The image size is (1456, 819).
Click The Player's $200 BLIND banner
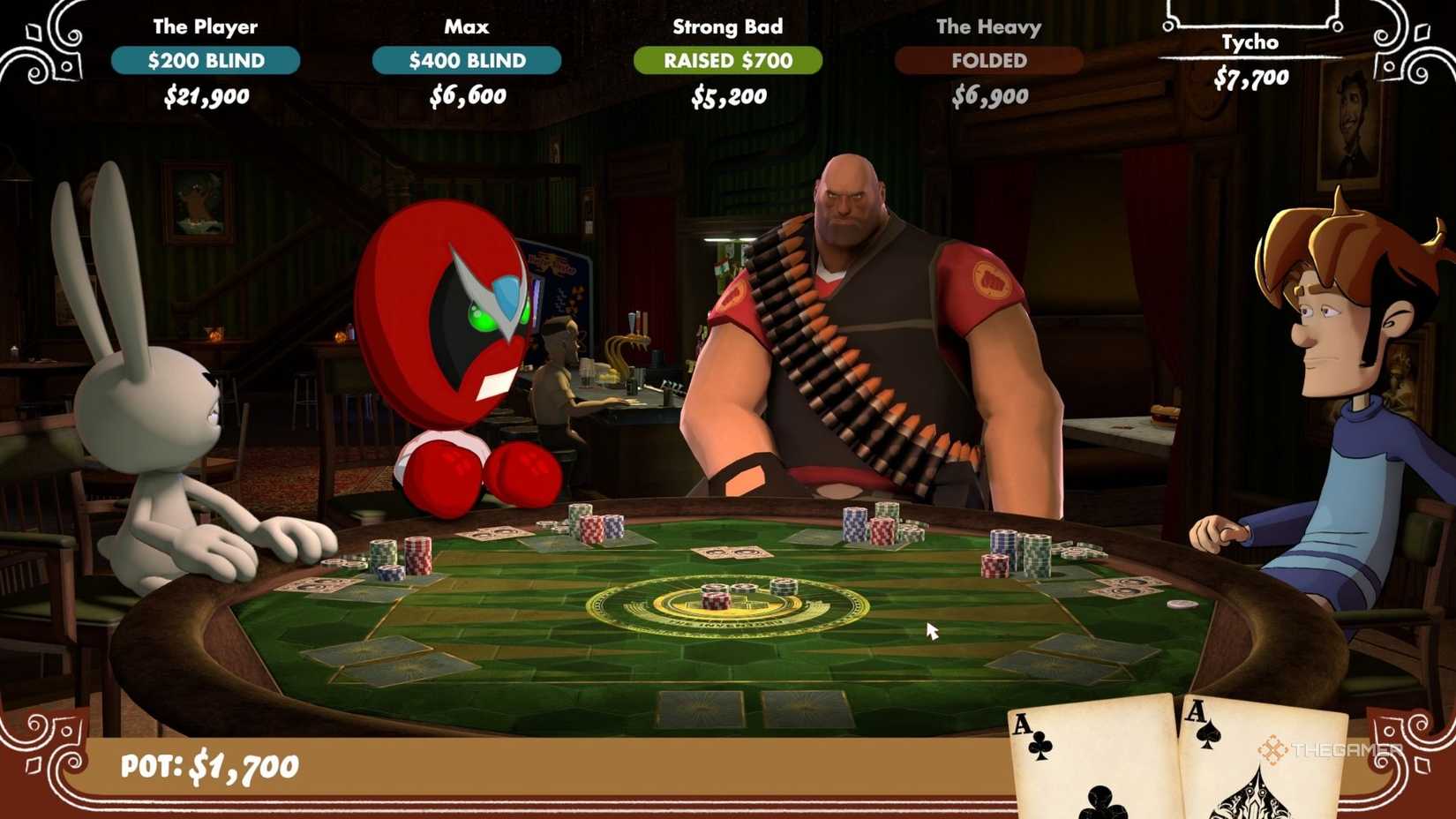point(205,61)
